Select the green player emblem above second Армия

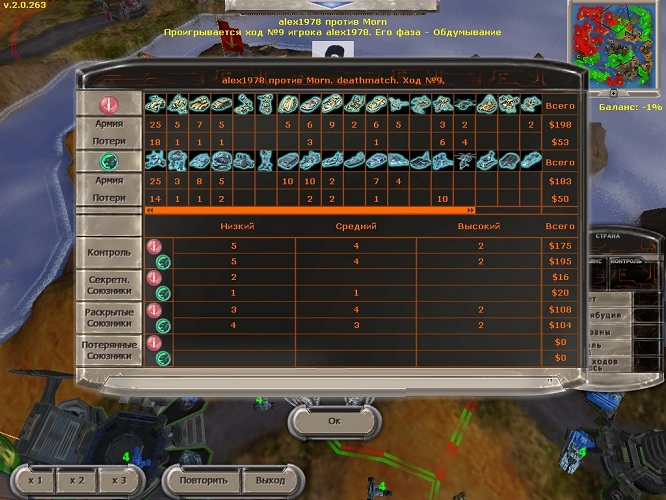pyautogui.click(x=108, y=162)
